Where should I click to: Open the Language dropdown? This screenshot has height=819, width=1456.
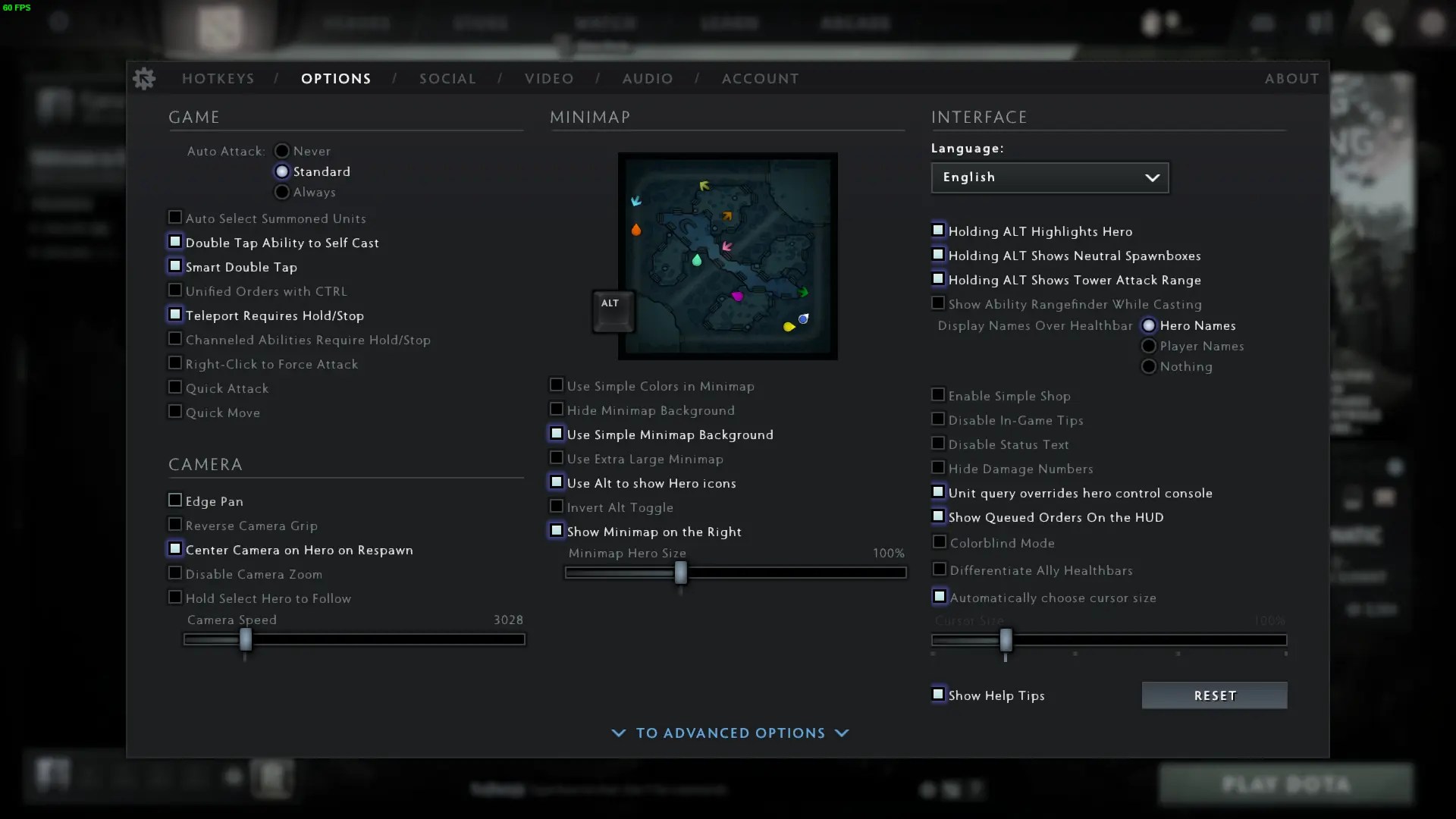(1049, 177)
